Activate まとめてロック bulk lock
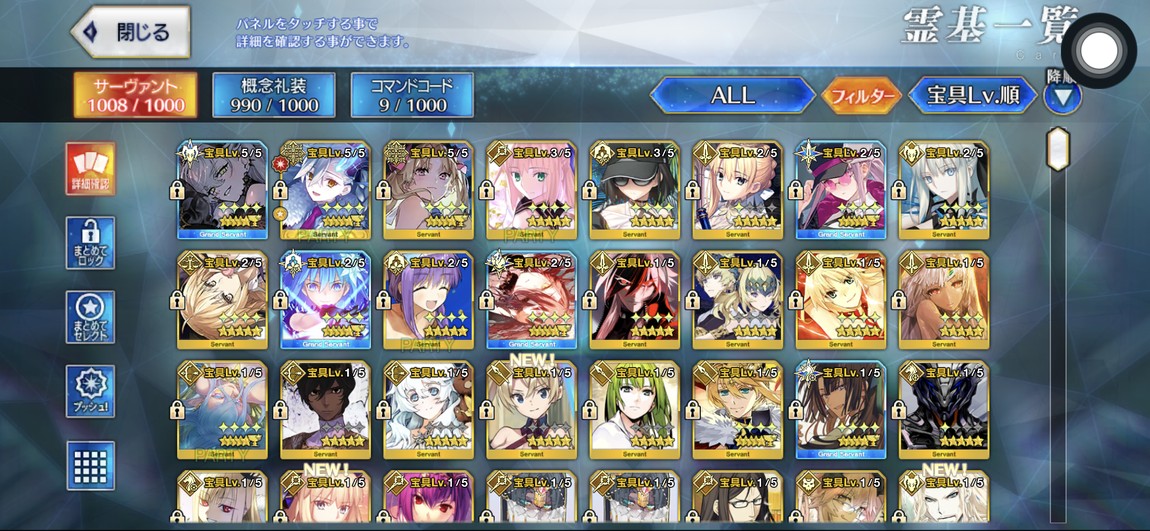 pos(91,243)
